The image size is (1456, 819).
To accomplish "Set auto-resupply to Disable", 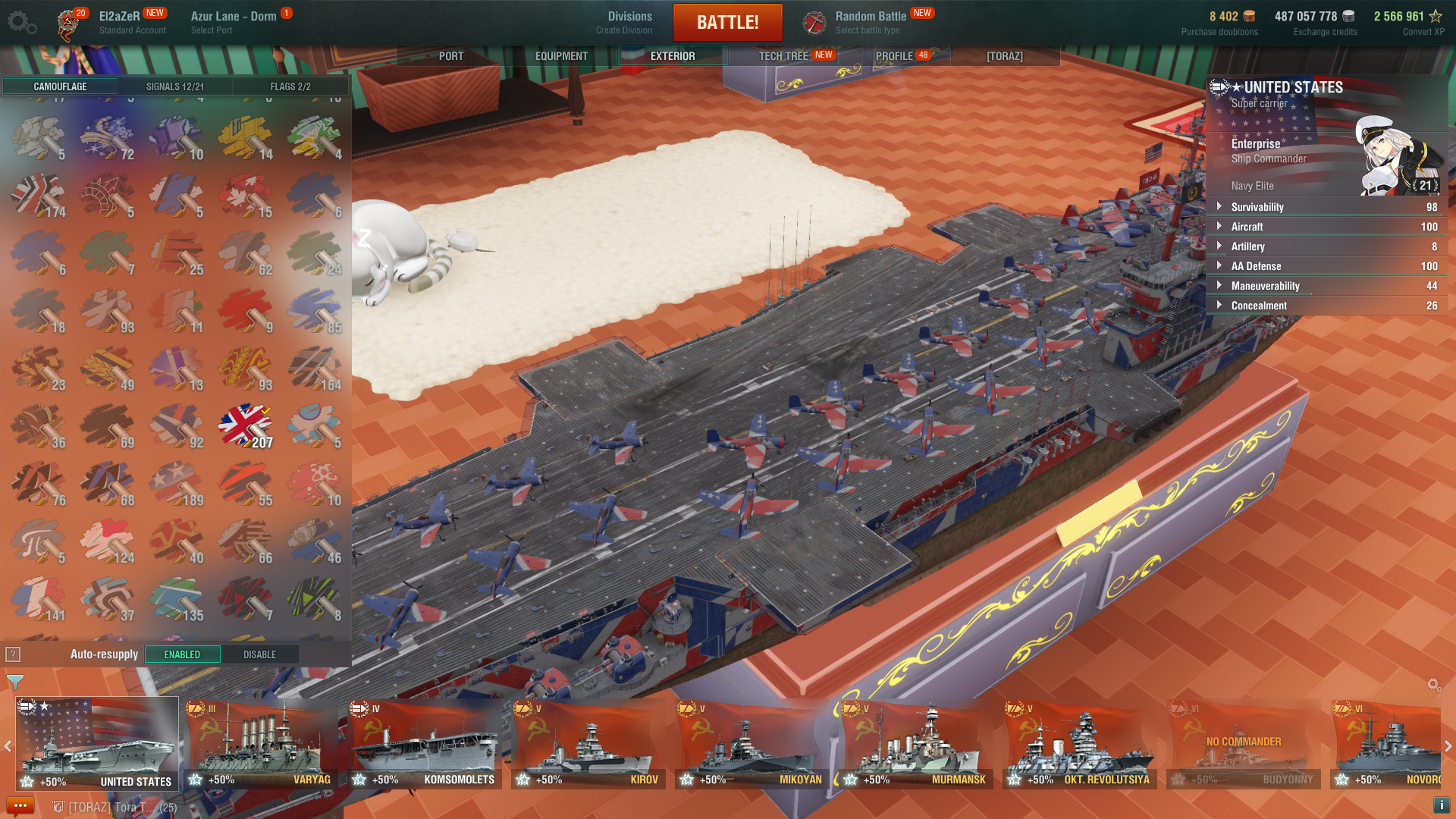I will point(259,654).
